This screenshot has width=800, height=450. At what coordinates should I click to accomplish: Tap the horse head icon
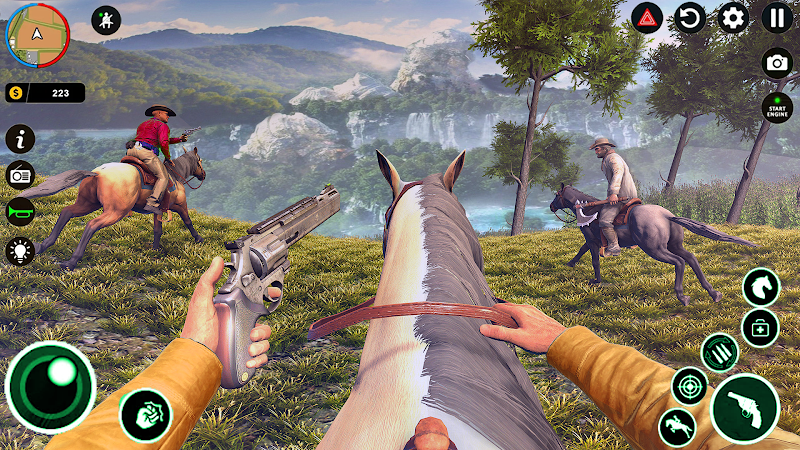(761, 287)
